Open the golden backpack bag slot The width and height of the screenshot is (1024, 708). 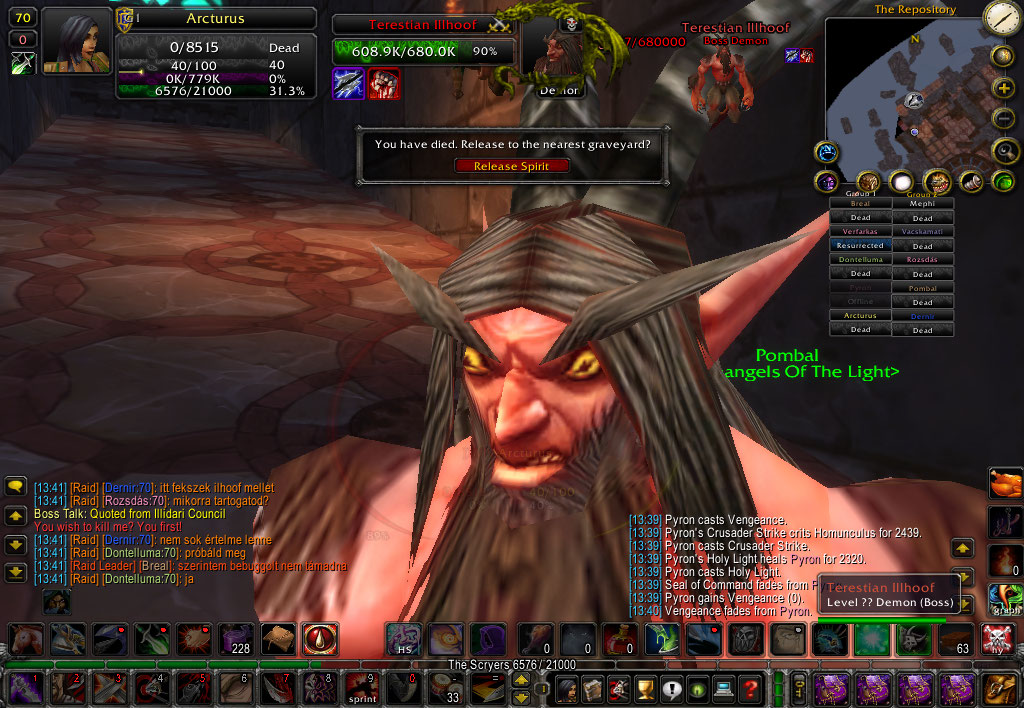999,689
